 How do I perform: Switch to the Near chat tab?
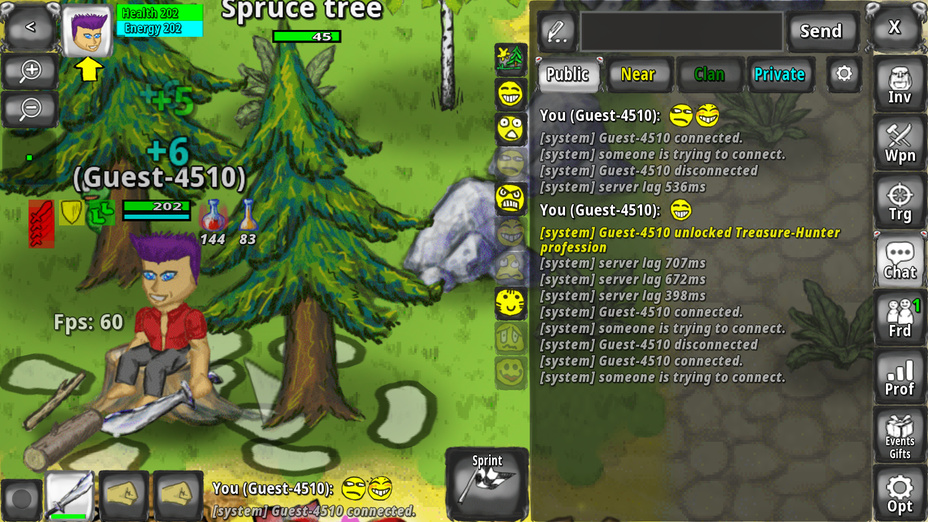click(x=638, y=74)
